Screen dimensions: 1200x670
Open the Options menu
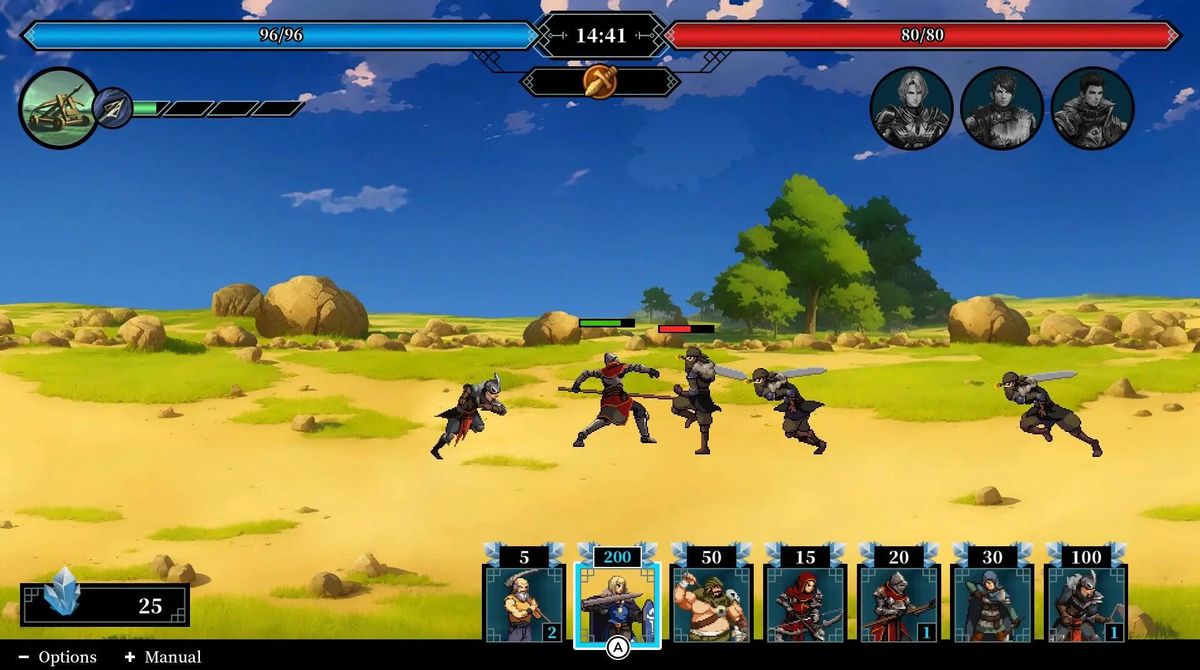(58, 657)
